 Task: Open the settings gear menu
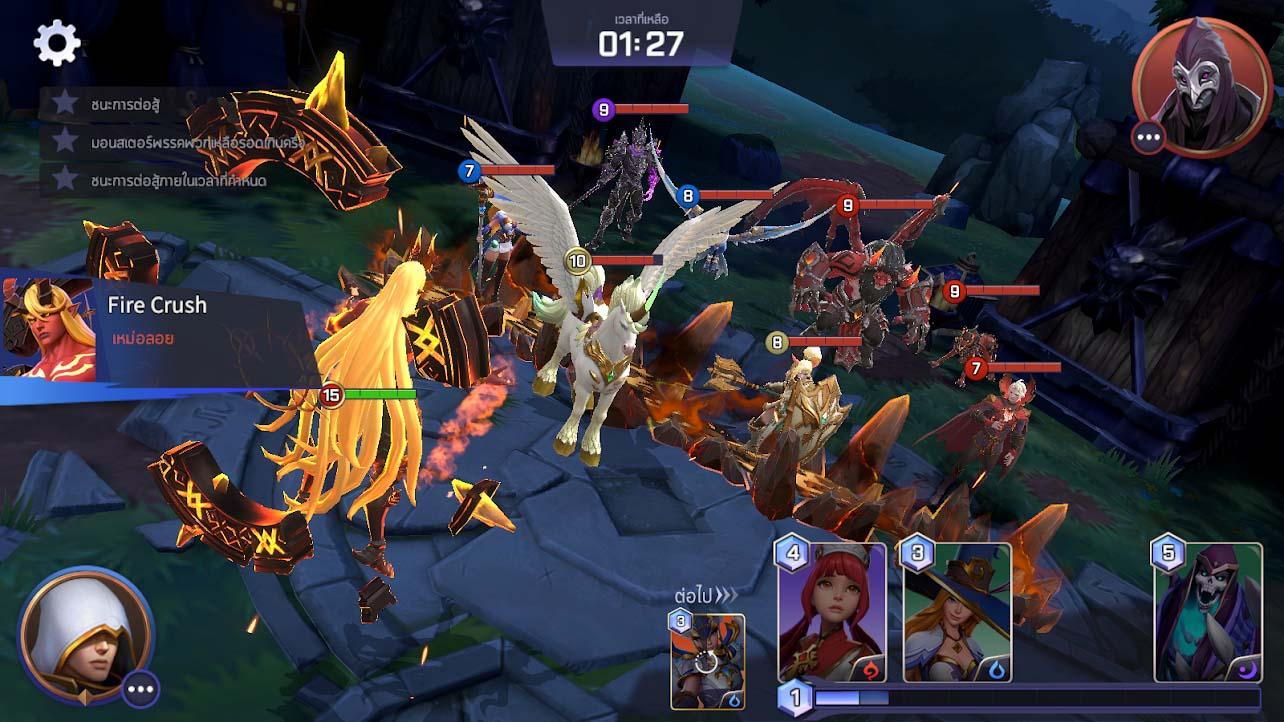tap(57, 42)
